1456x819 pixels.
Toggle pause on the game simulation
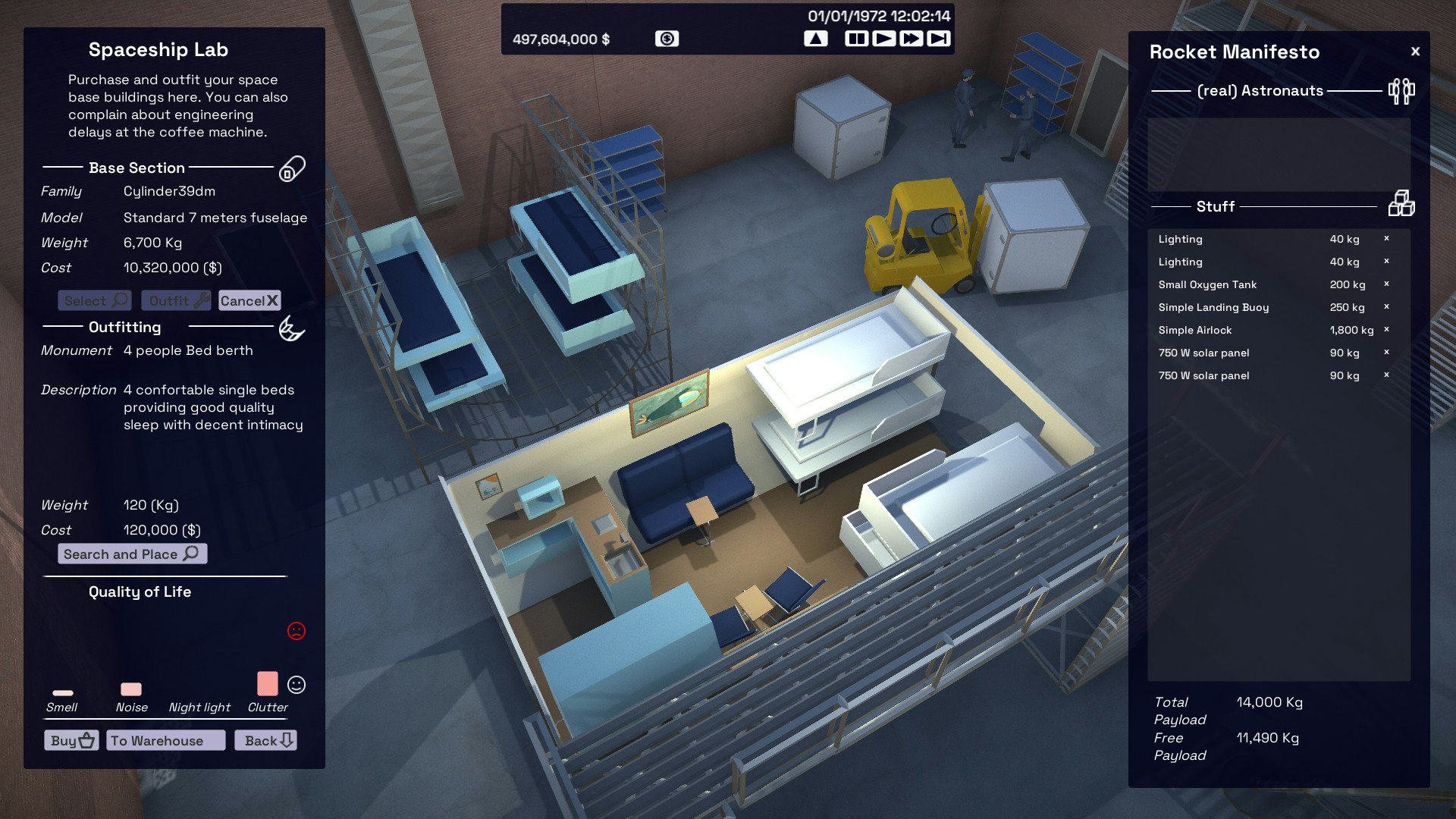(855, 37)
